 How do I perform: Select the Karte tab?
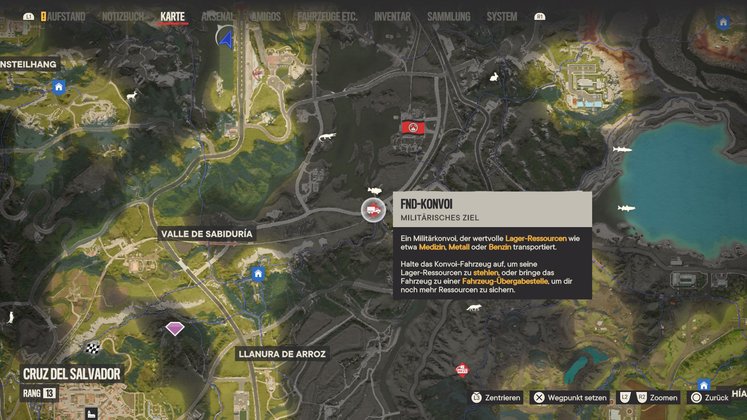[173, 17]
